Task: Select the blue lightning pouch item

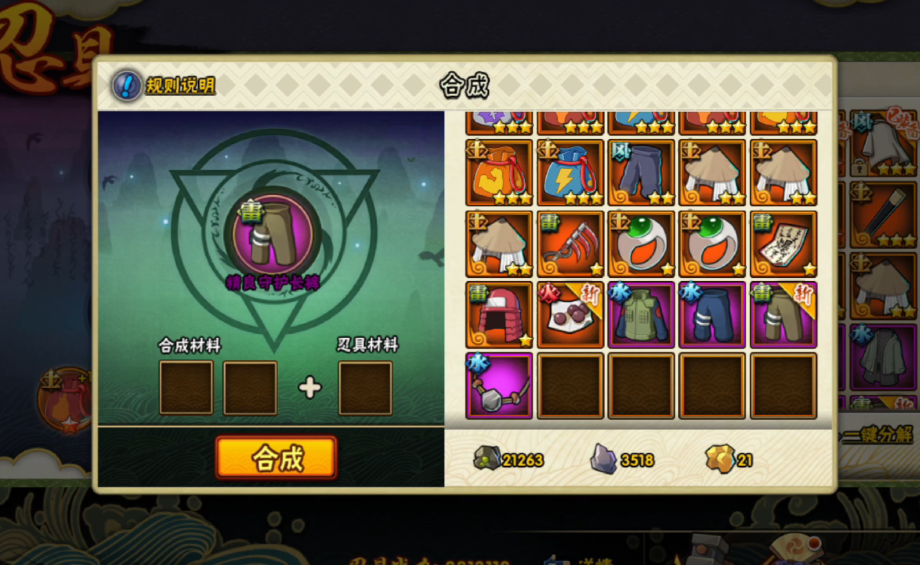Action: pos(570,173)
